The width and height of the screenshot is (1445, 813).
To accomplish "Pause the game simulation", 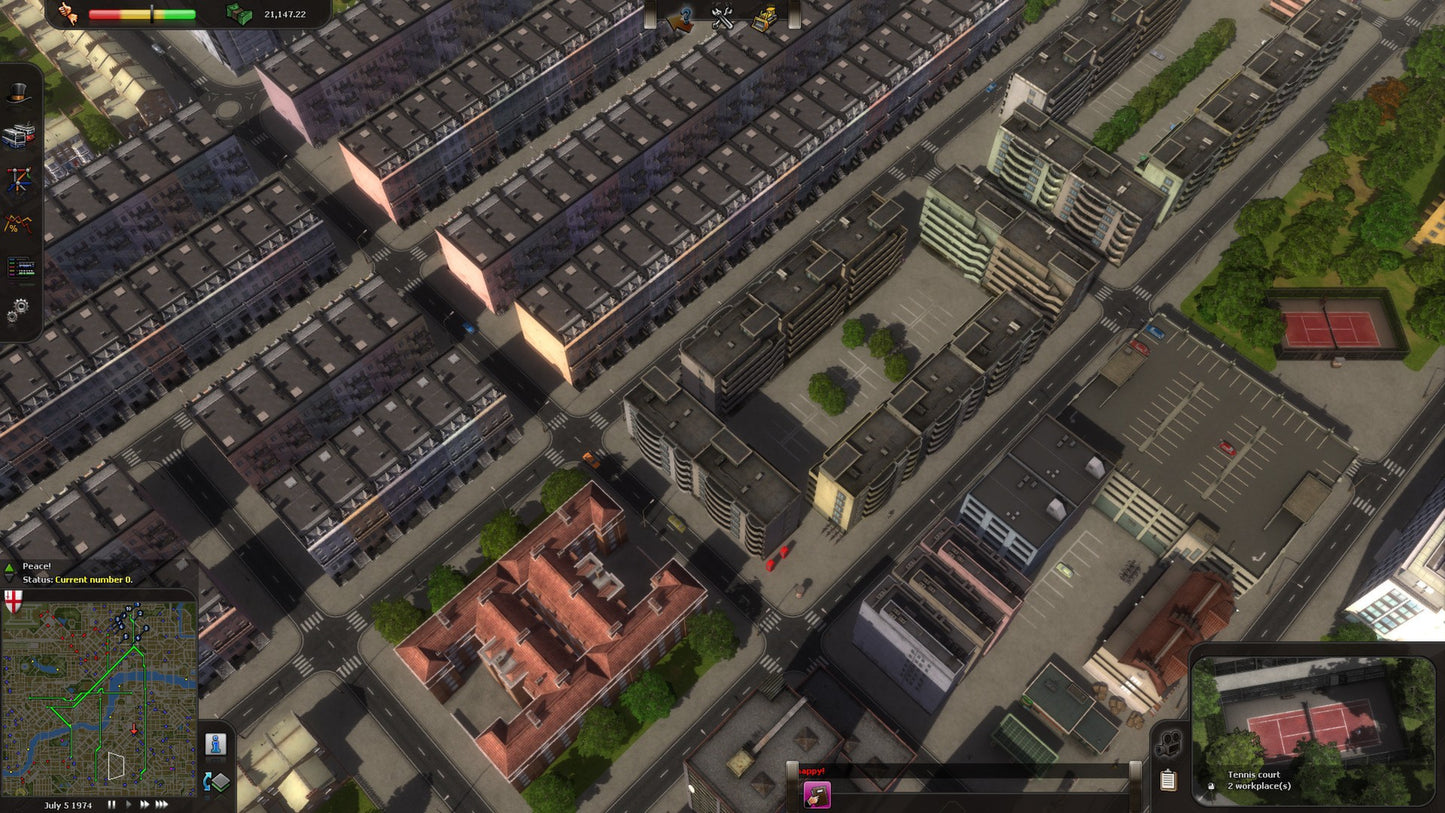I will (111, 804).
